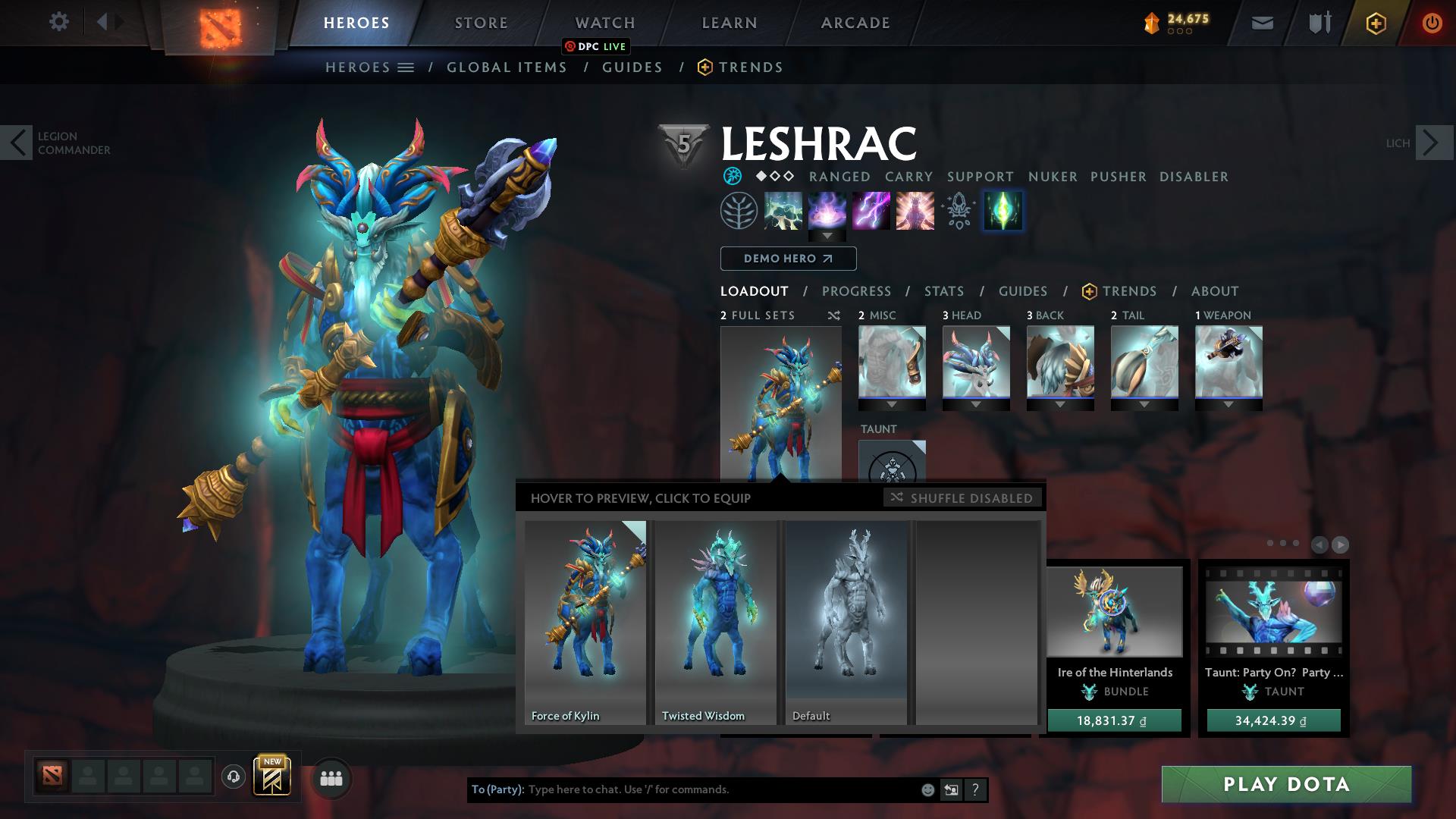Viewport: 1456px width, 819px height.
Task: Click the DEMO HERO button
Action: click(787, 259)
